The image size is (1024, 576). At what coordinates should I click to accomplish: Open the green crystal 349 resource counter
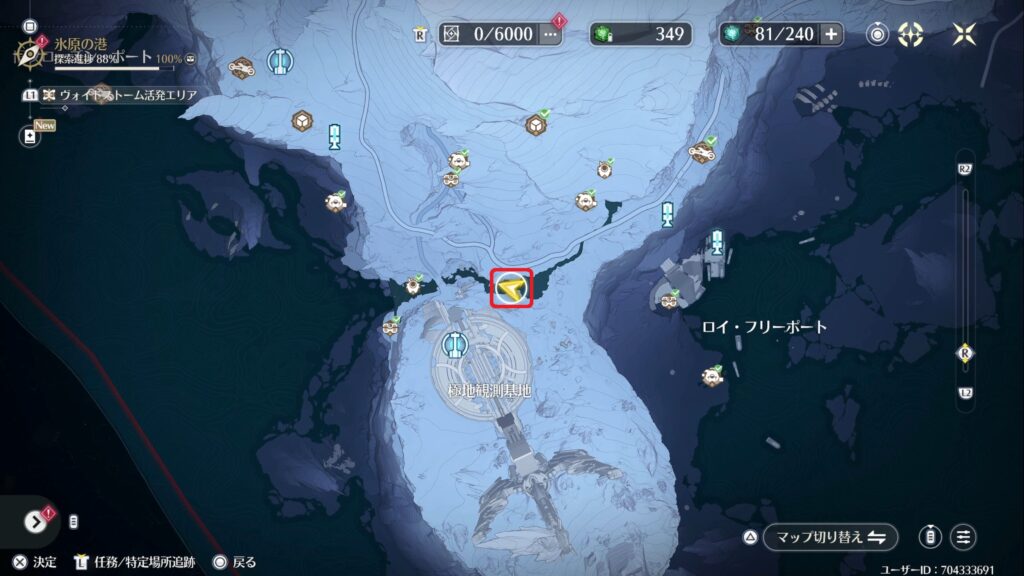640,34
